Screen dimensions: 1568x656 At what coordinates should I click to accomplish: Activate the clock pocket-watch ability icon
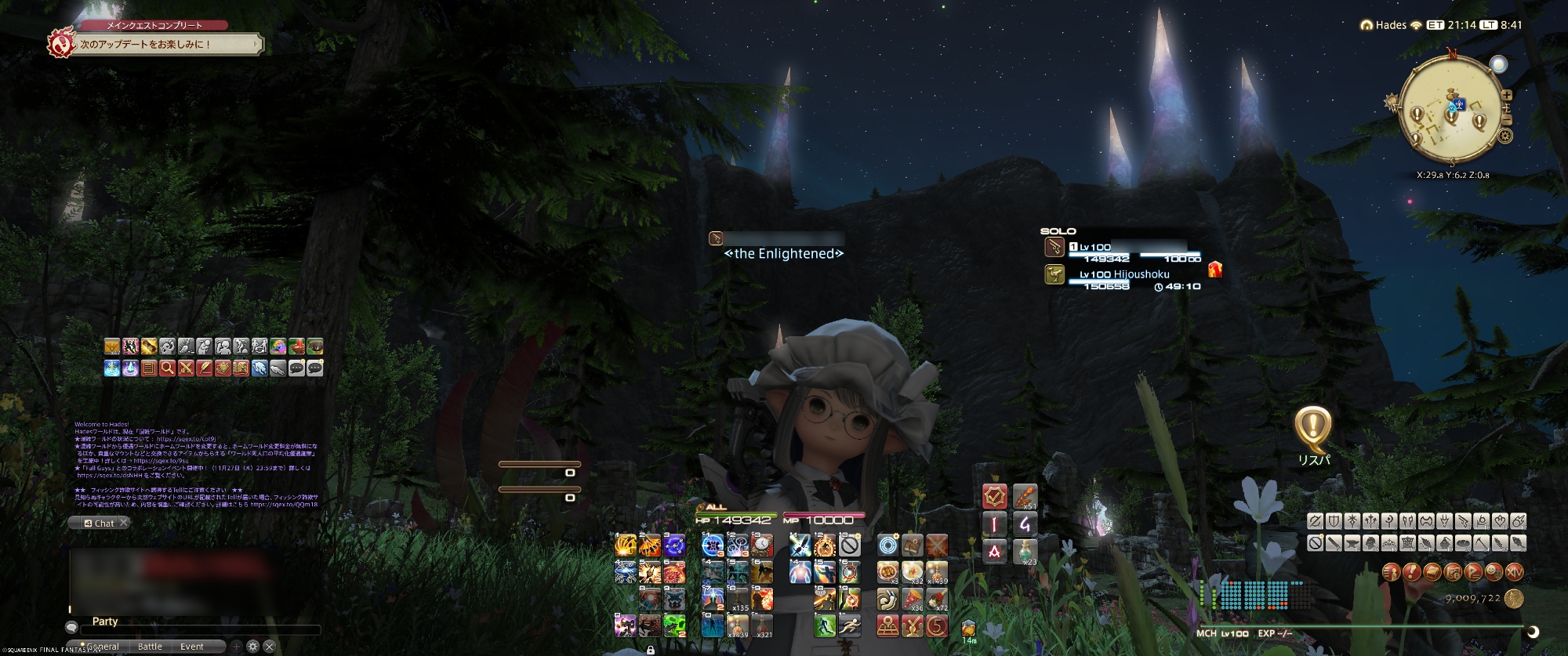(762, 545)
